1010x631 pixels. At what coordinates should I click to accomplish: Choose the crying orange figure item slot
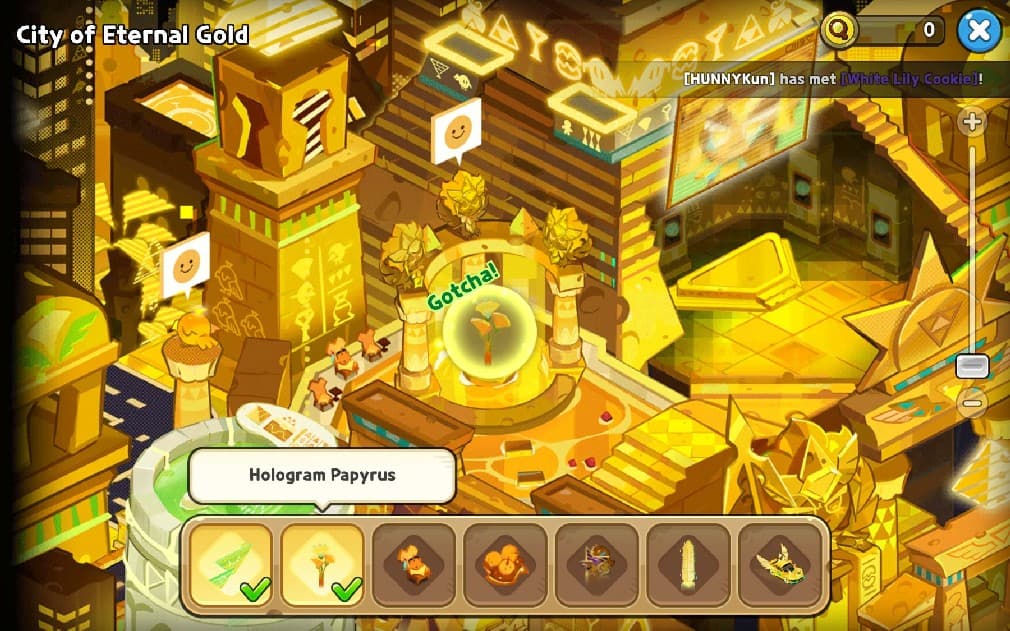click(x=414, y=565)
